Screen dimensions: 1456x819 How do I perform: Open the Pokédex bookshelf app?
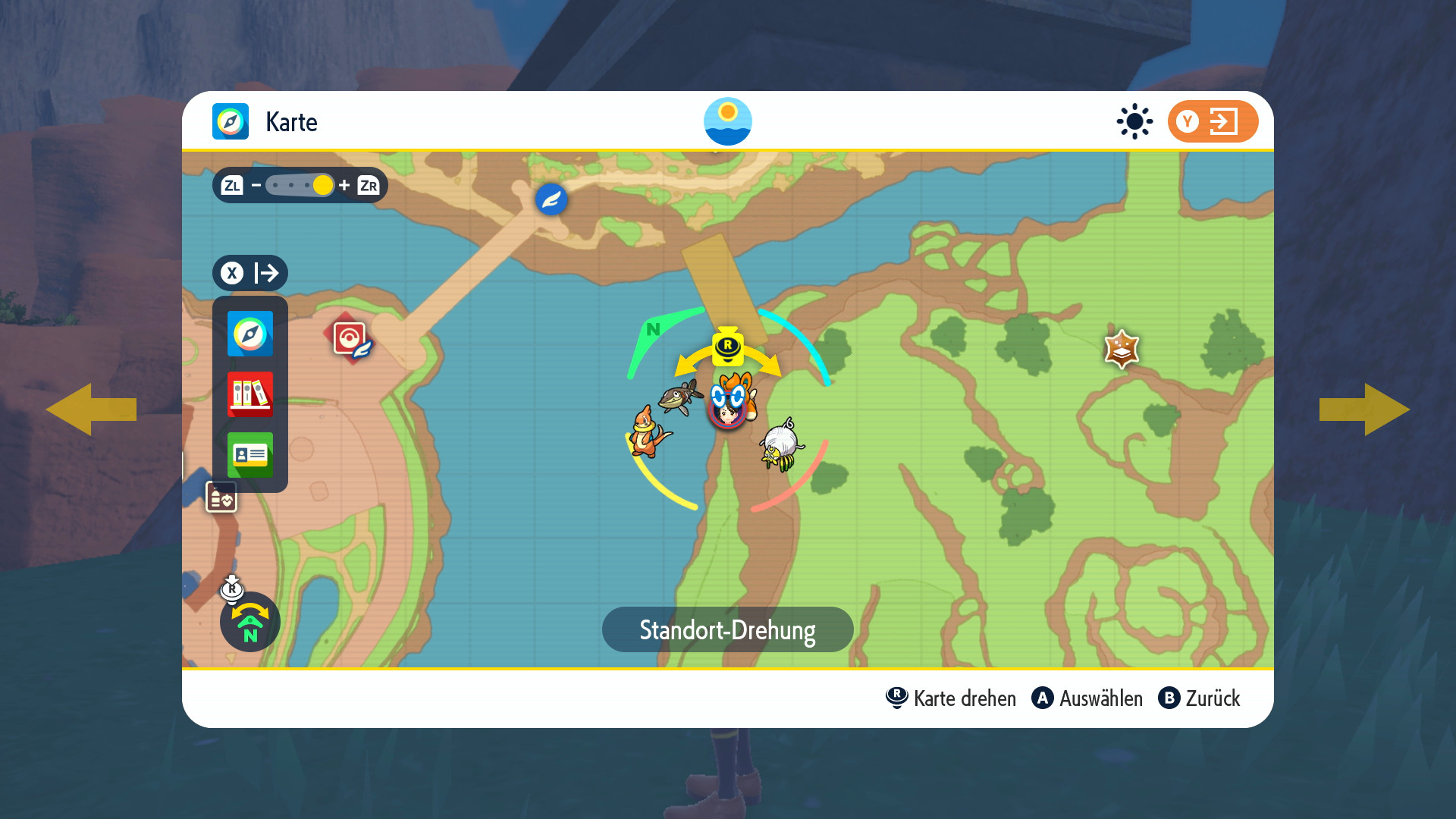pos(249,394)
